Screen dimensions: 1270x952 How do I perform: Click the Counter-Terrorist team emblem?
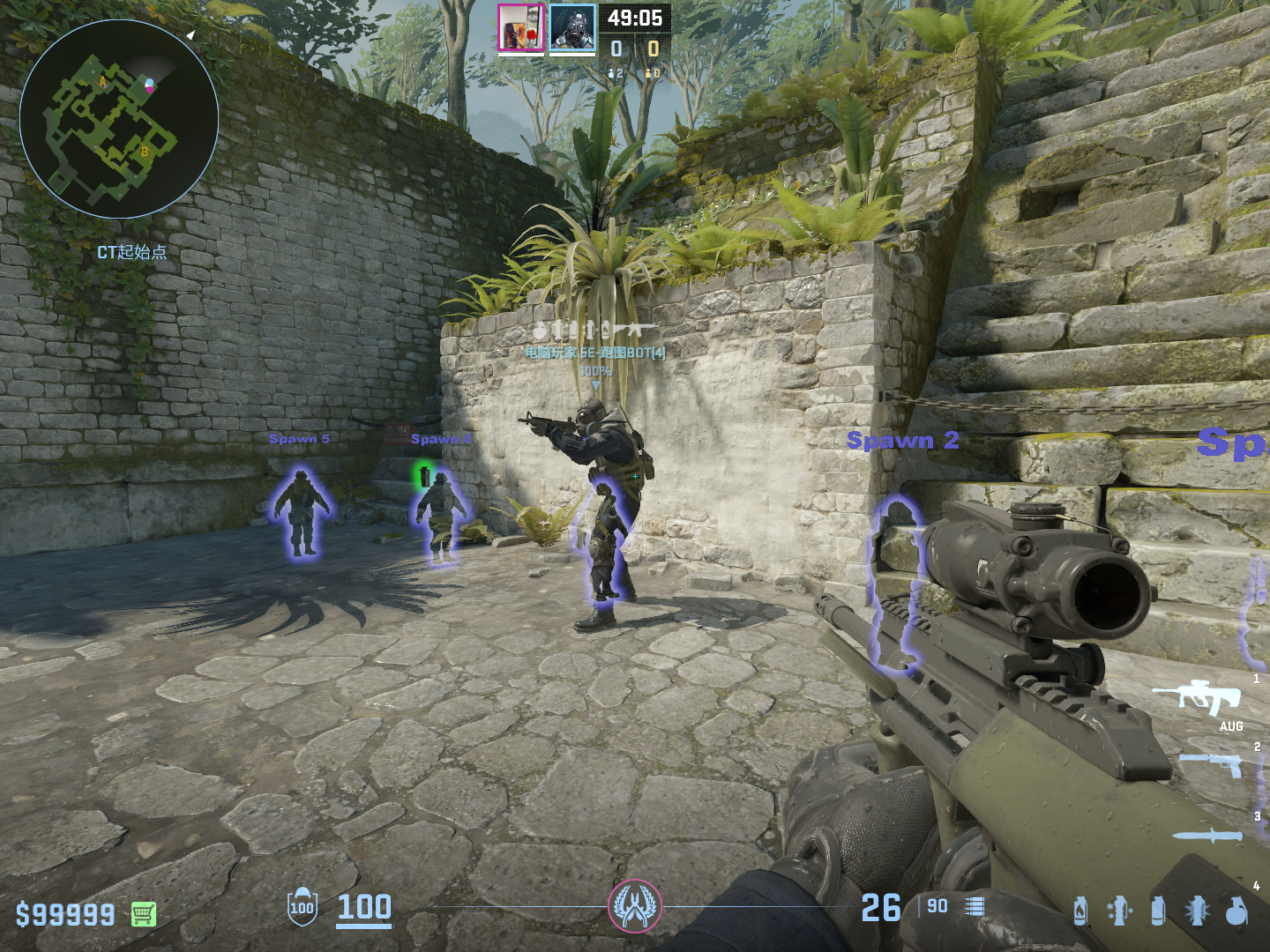pos(634,906)
